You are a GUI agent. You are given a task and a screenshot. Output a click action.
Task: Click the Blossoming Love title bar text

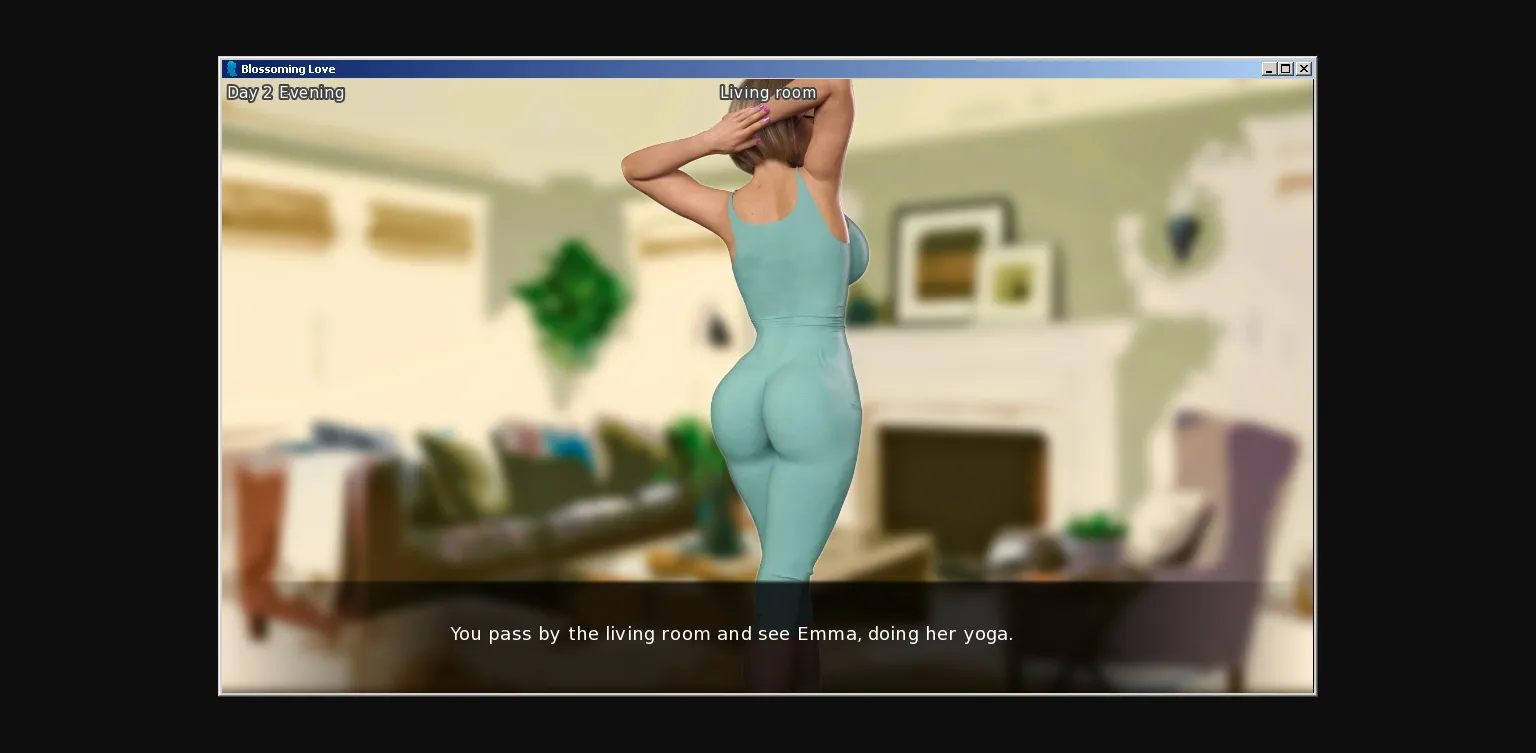click(288, 69)
